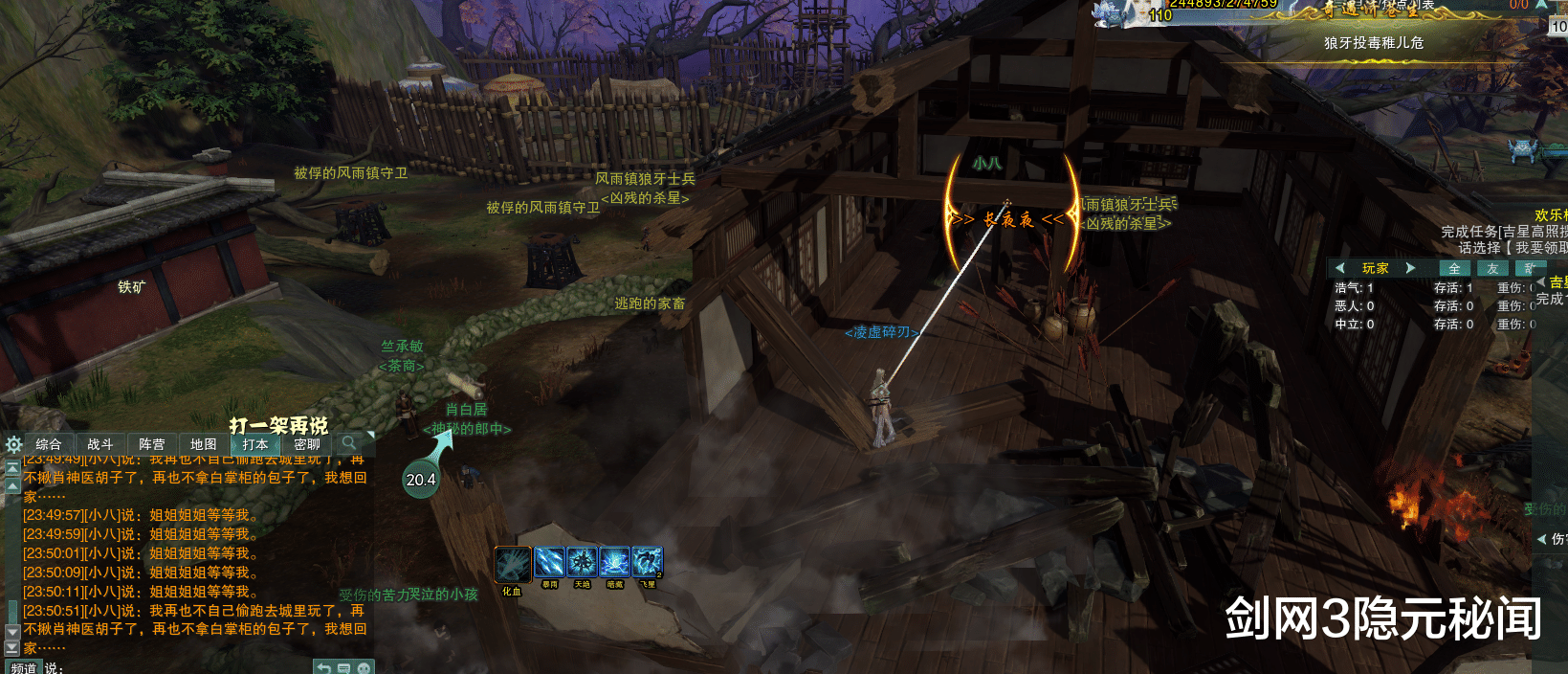1568x674 pixels.
Task: Activate the 天绝 skill icon
Action: click(x=582, y=561)
